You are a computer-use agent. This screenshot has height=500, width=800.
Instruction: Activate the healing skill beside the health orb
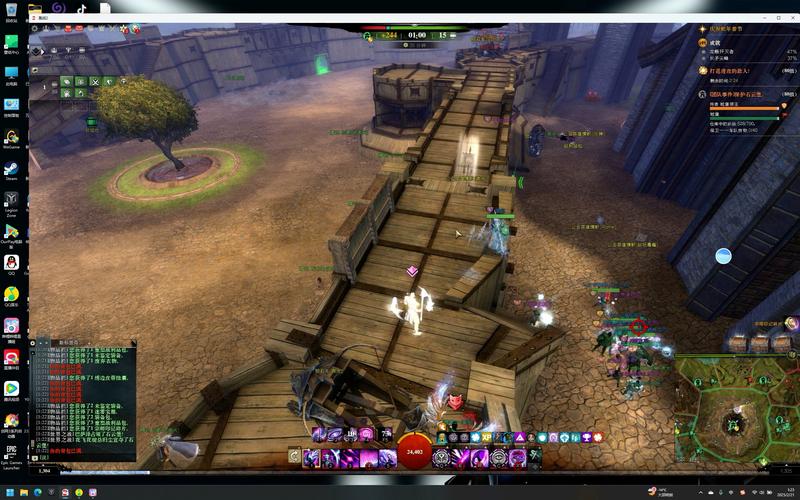pyautogui.click(x=441, y=457)
